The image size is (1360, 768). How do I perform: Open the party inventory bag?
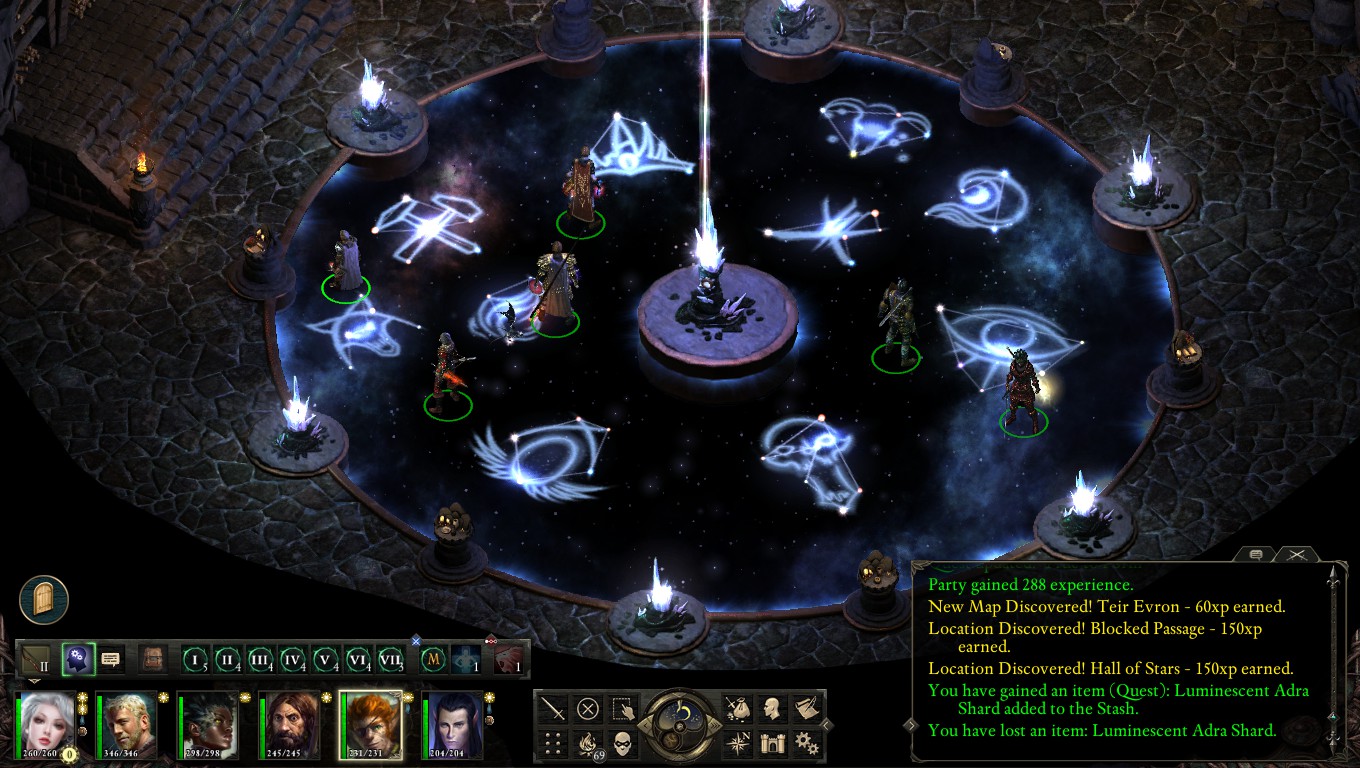pyautogui.click(x=738, y=709)
